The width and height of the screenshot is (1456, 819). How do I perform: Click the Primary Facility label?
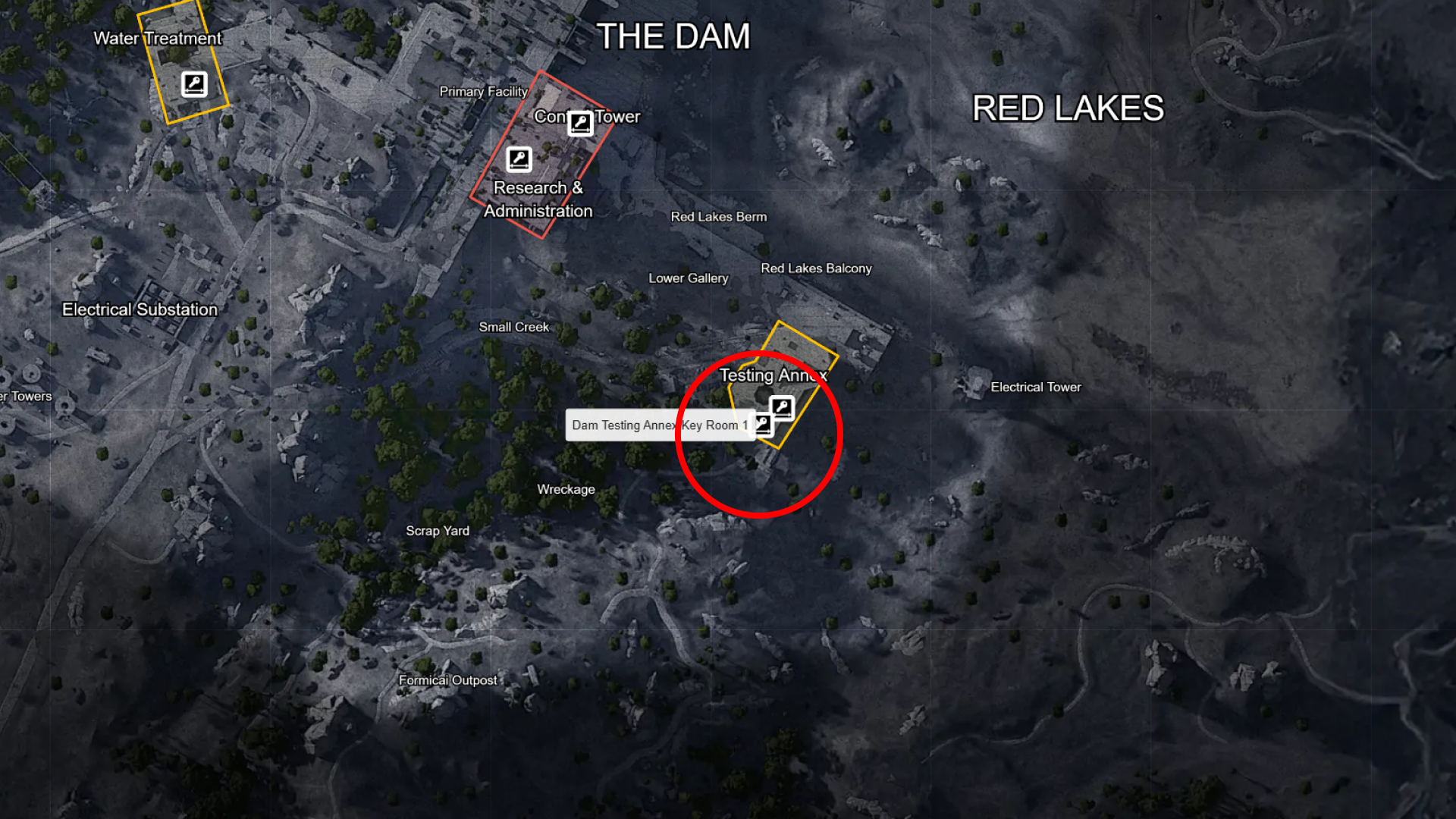(x=483, y=91)
